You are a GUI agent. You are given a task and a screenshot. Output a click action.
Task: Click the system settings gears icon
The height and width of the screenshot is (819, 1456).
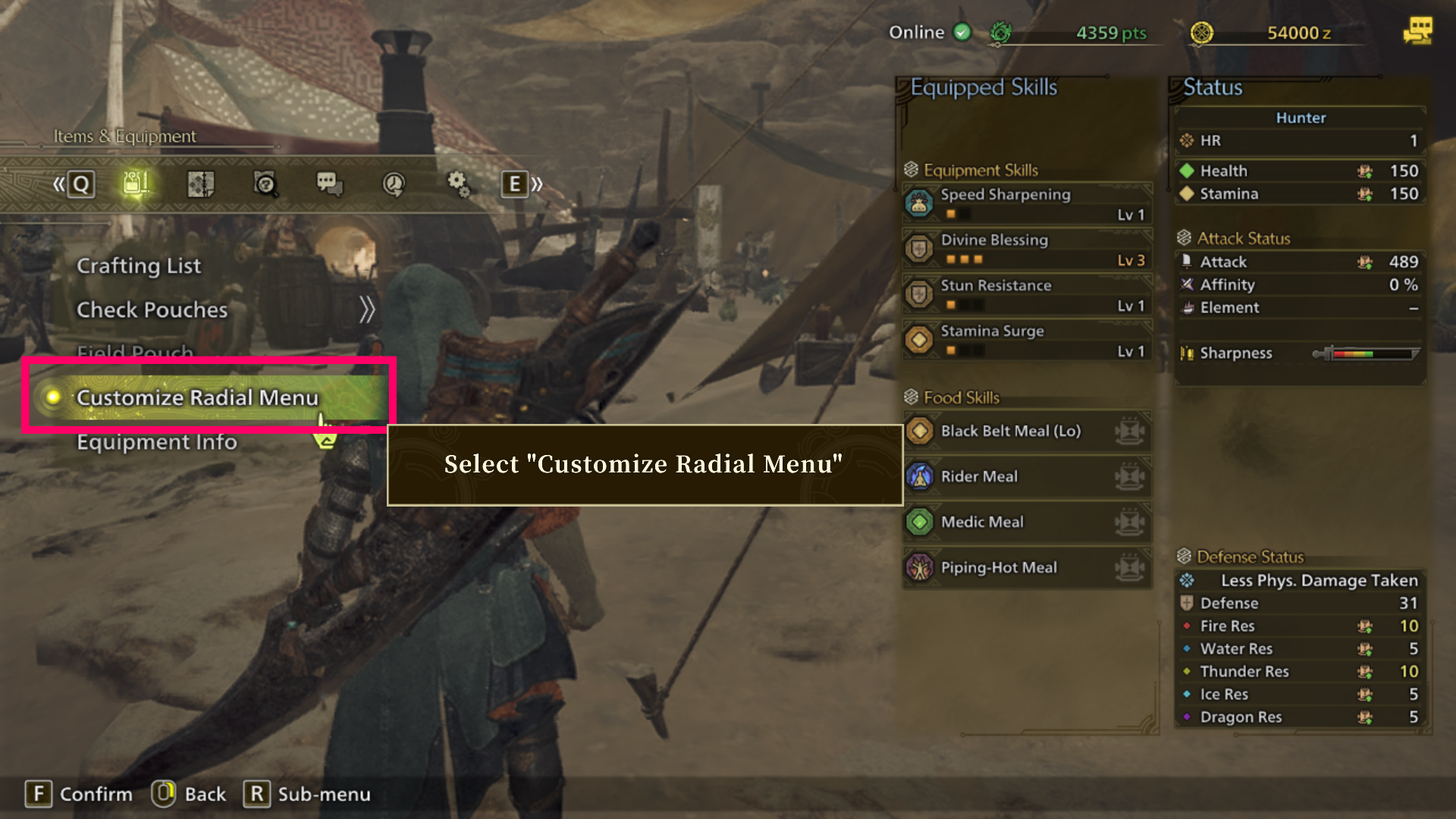(x=457, y=184)
